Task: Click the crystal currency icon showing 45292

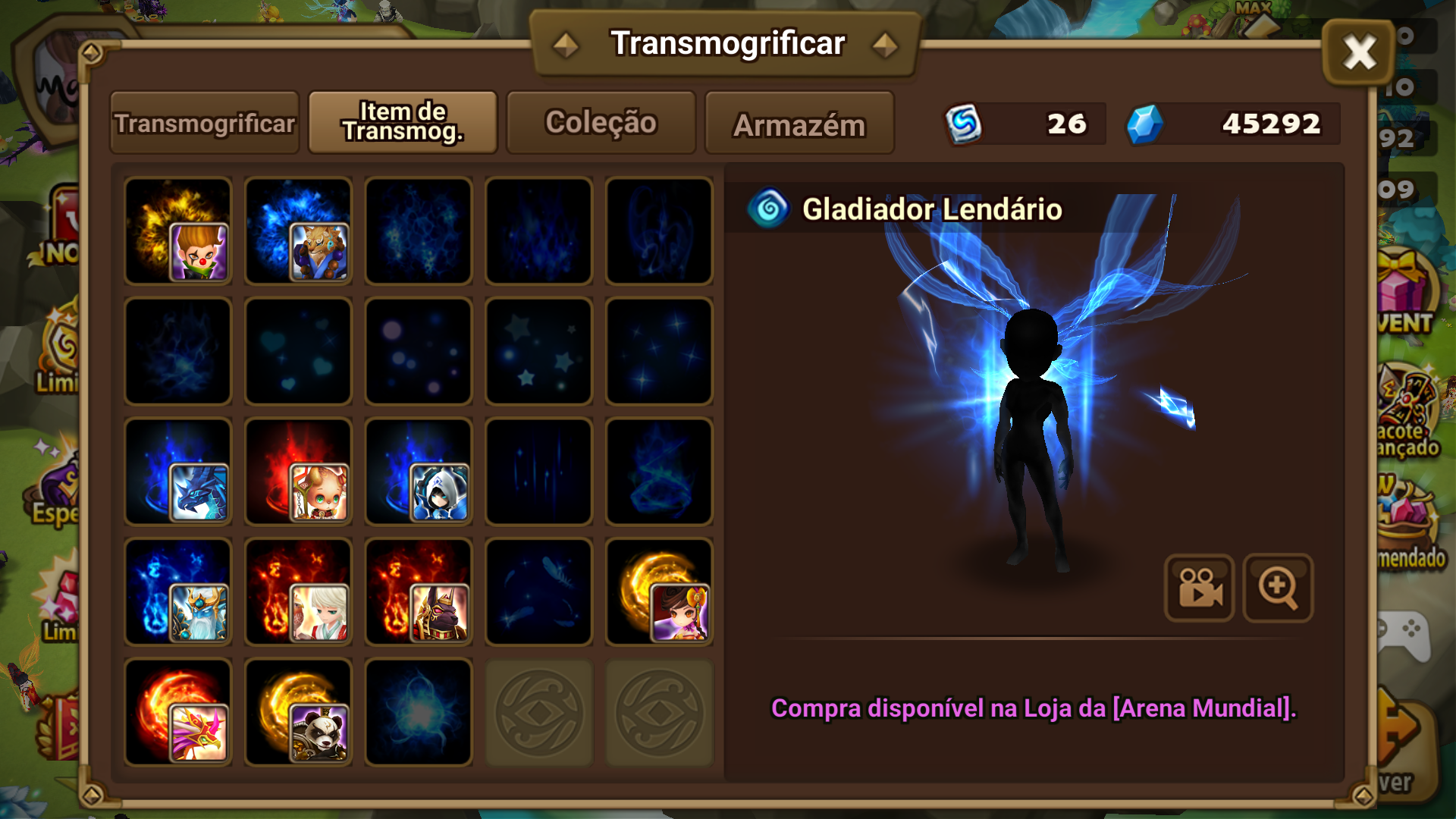Action: [1147, 123]
